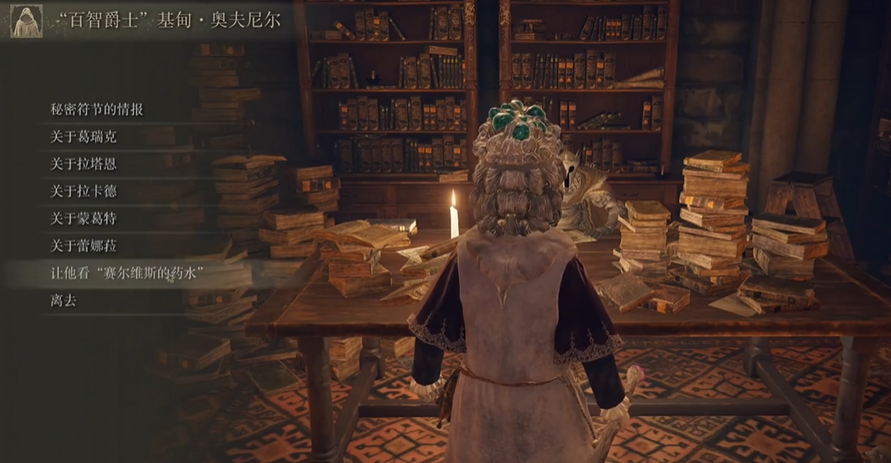Viewport: 891px width, 463px height.
Task: Open the 关于拉卡德 conversation
Action: pyautogui.click(x=83, y=191)
